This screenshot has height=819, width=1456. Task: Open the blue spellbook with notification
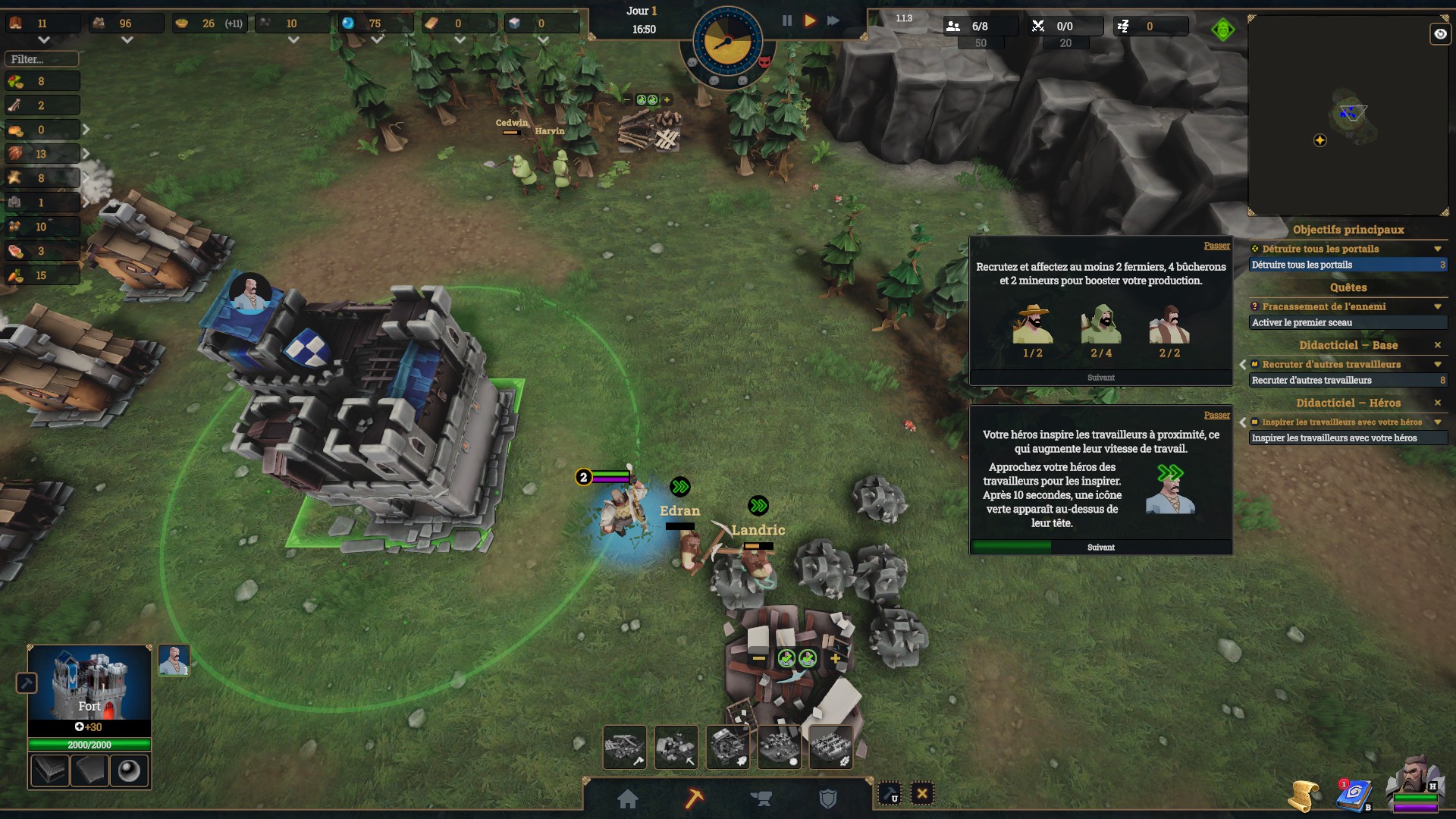1353,795
